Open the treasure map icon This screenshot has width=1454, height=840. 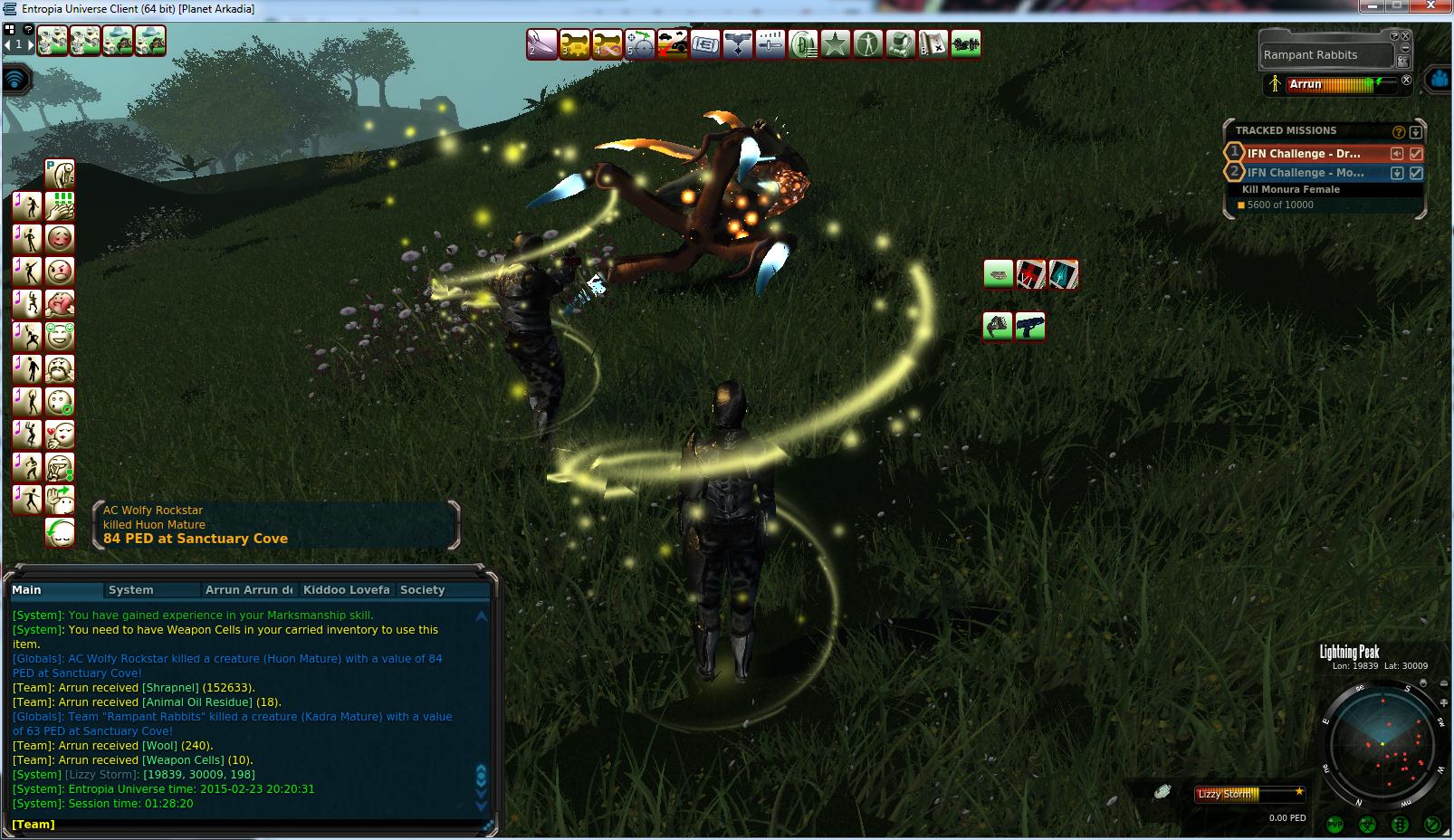tap(933, 43)
